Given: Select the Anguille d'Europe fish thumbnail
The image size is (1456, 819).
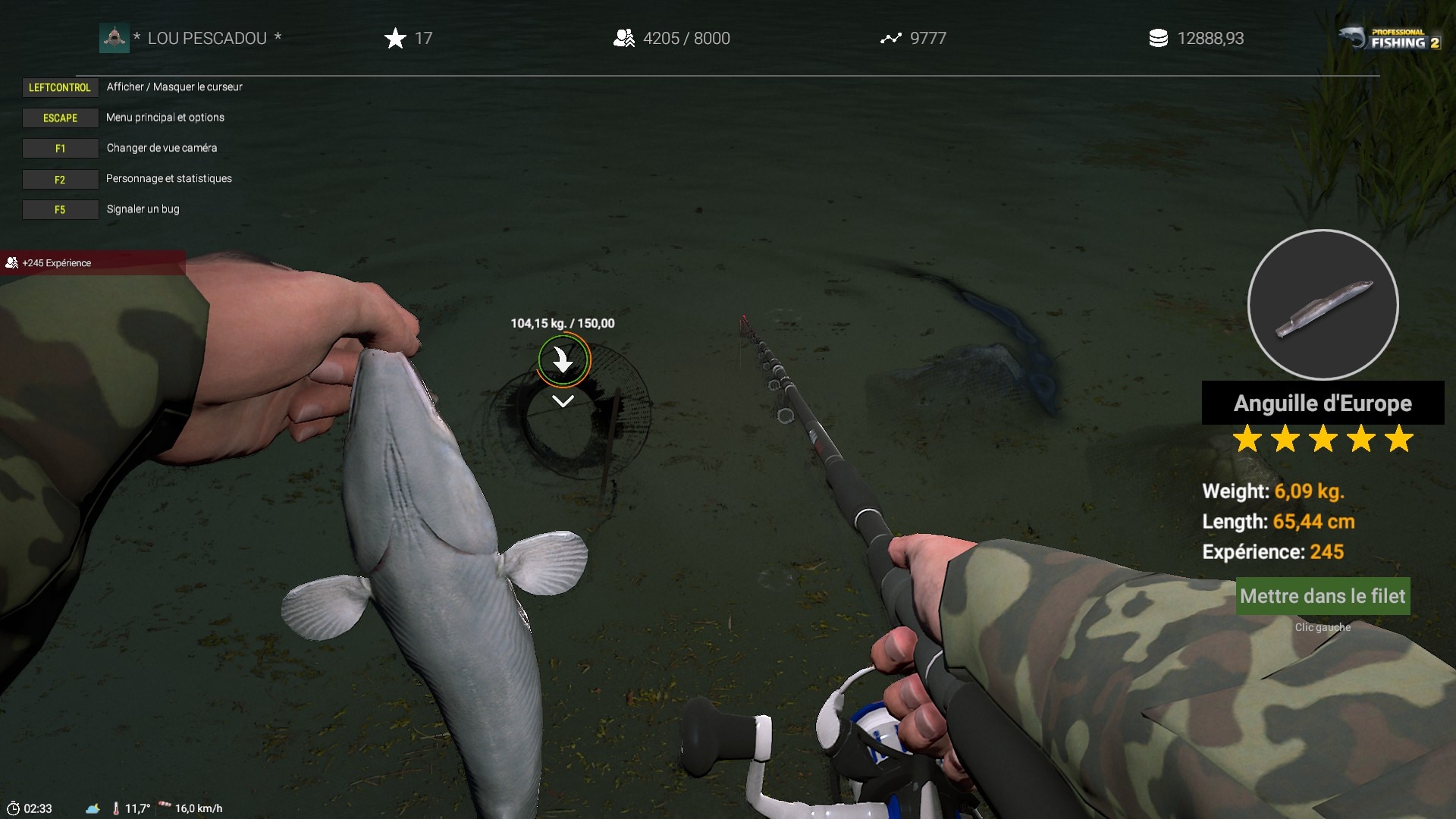Looking at the screenshot, I should 1323,305.
